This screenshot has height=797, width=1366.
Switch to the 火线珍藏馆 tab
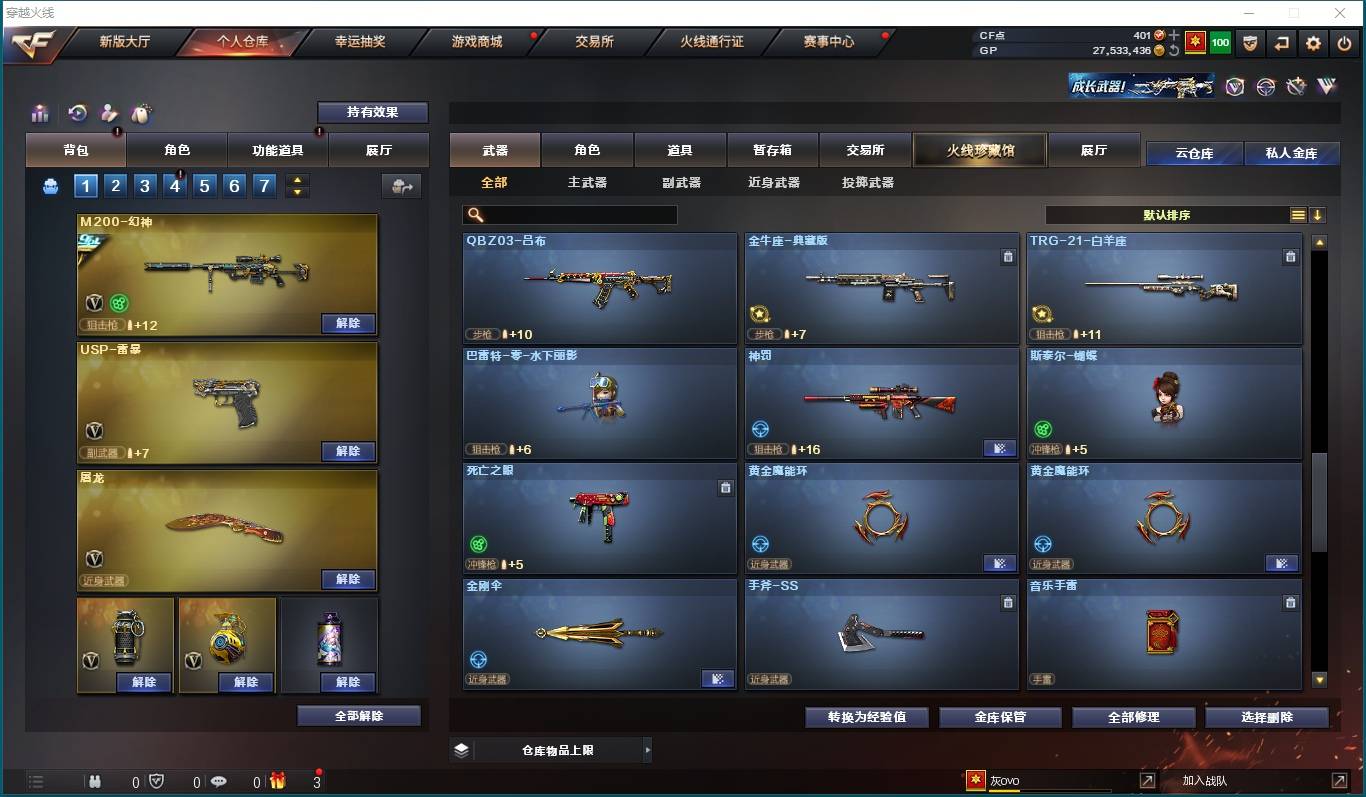(x=979, y=149)
